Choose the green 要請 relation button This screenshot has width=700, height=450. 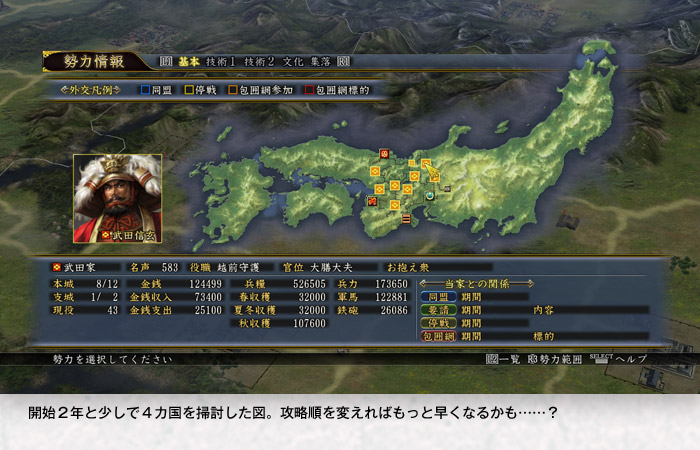tap(437, 310)
